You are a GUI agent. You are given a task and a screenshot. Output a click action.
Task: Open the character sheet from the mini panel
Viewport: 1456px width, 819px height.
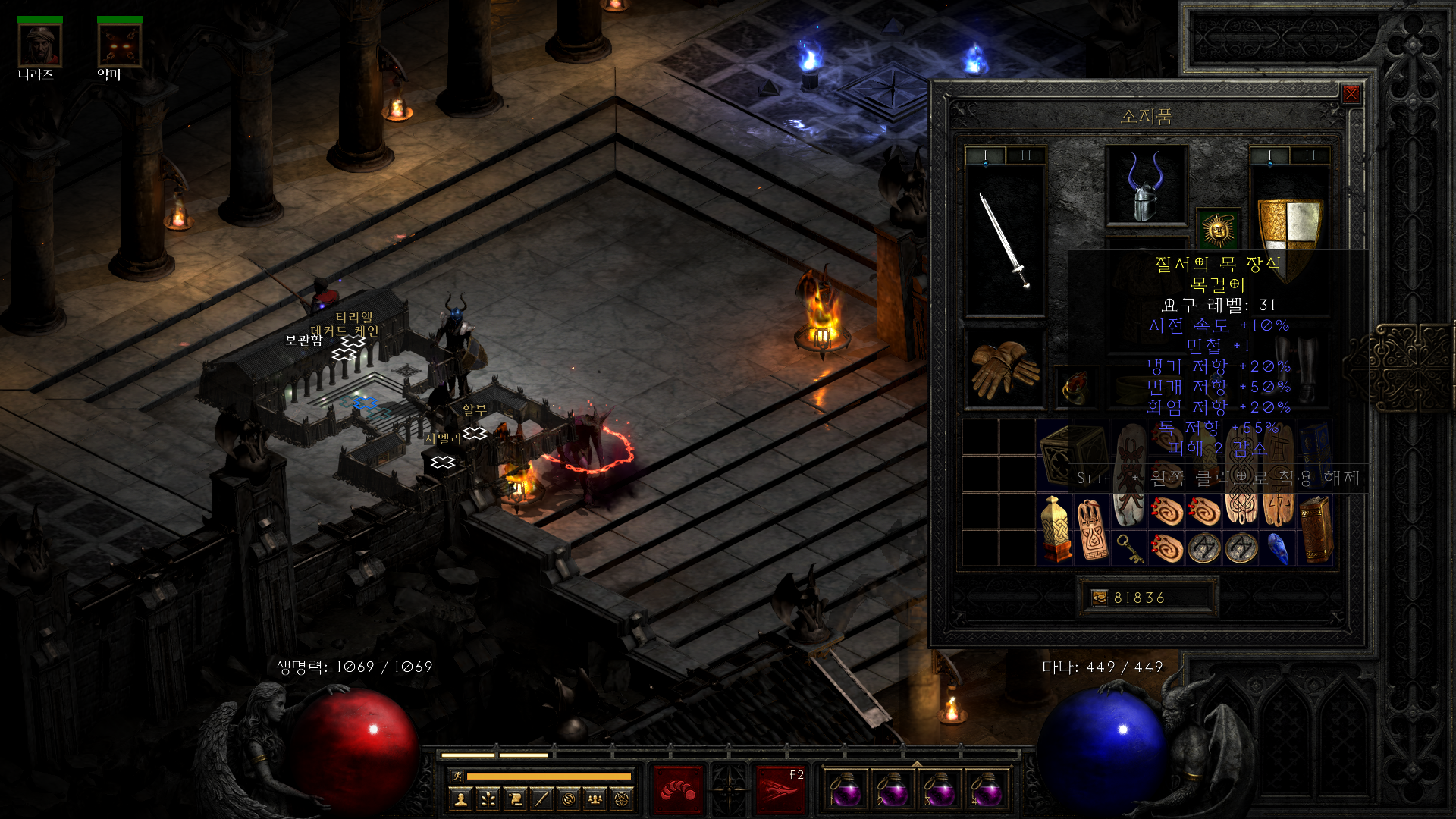tap(460, 799)
